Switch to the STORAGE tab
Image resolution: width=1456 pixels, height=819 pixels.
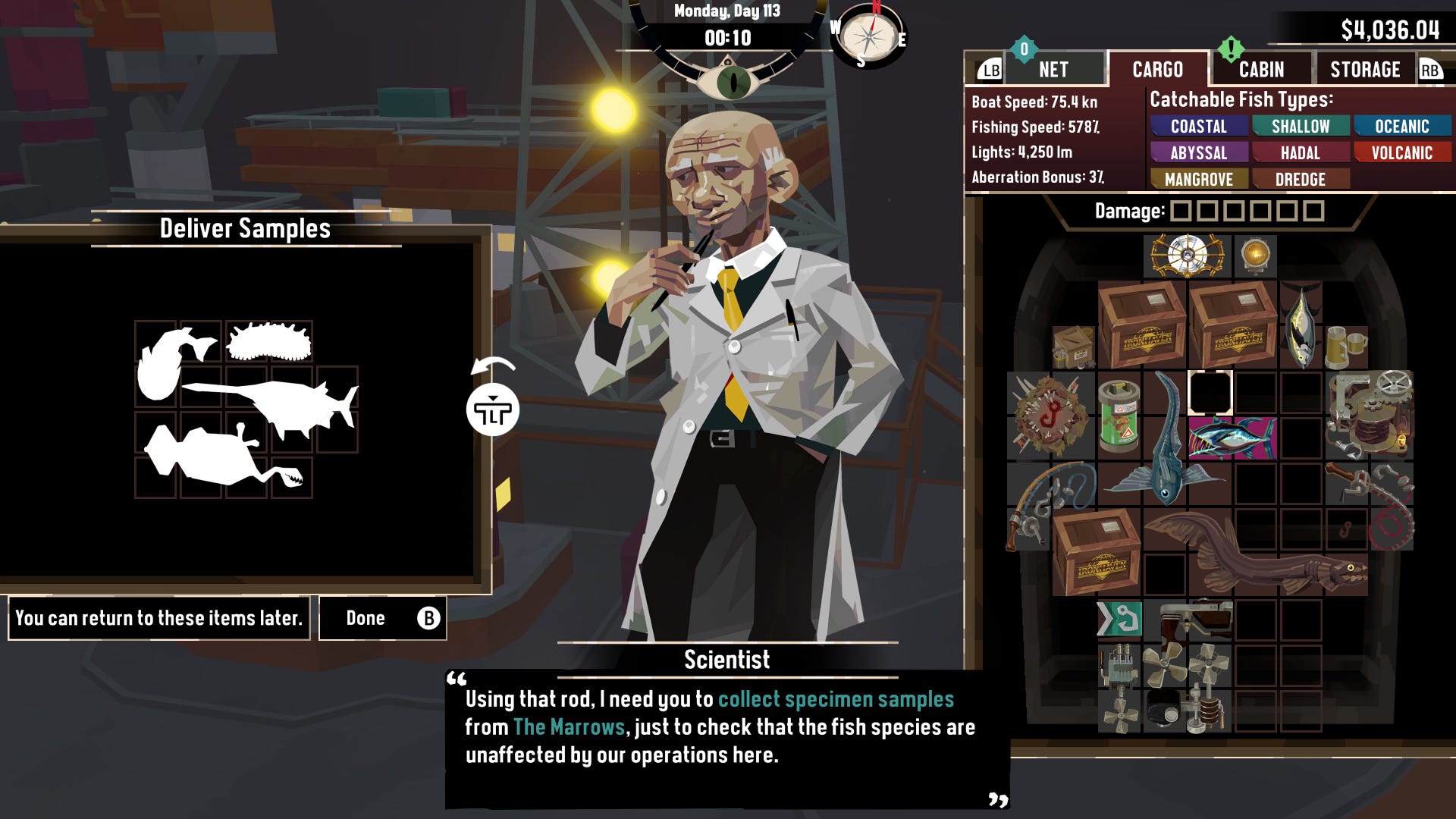(1365, 70)
